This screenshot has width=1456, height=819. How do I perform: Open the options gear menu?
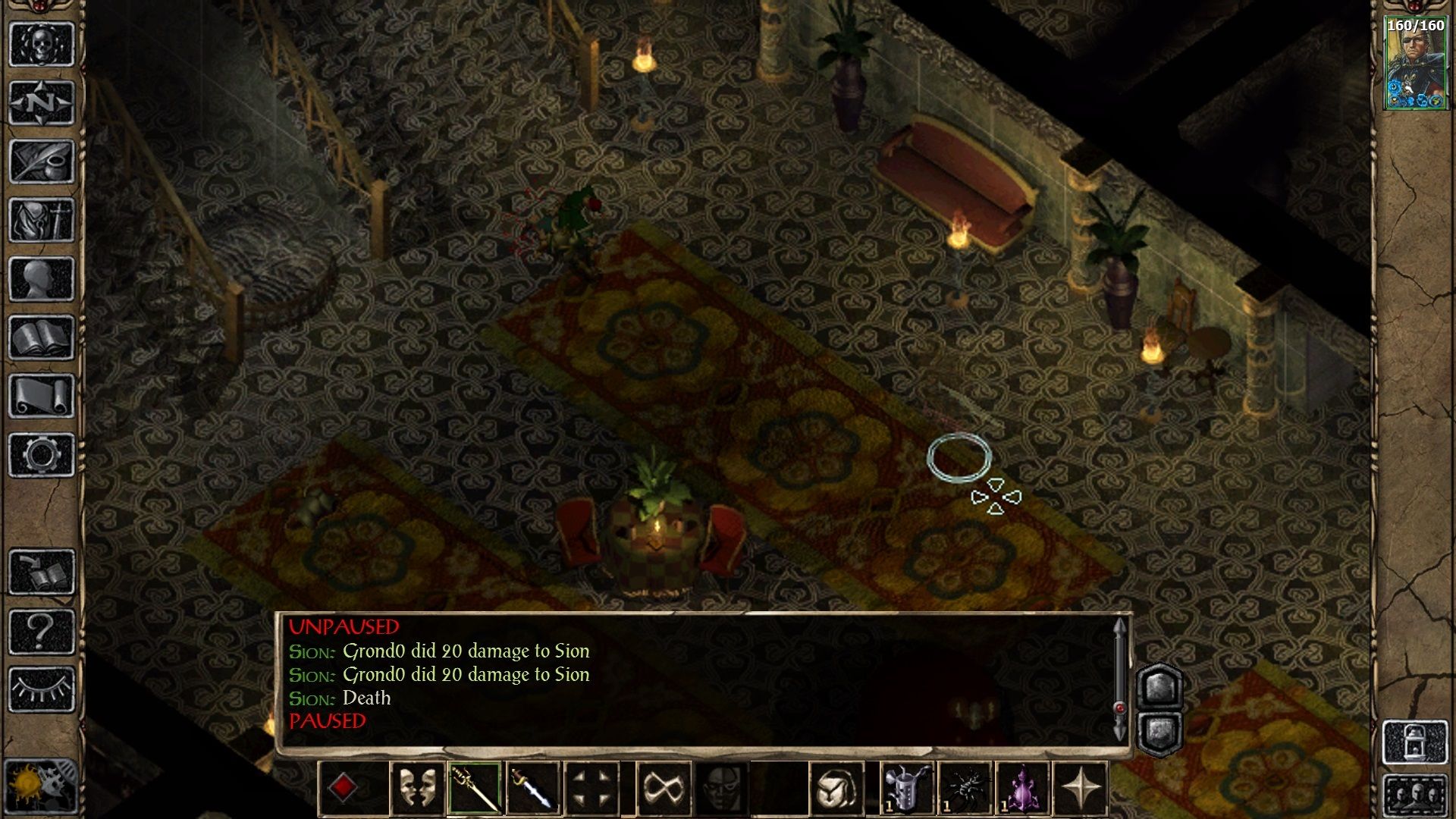(42, 455)
